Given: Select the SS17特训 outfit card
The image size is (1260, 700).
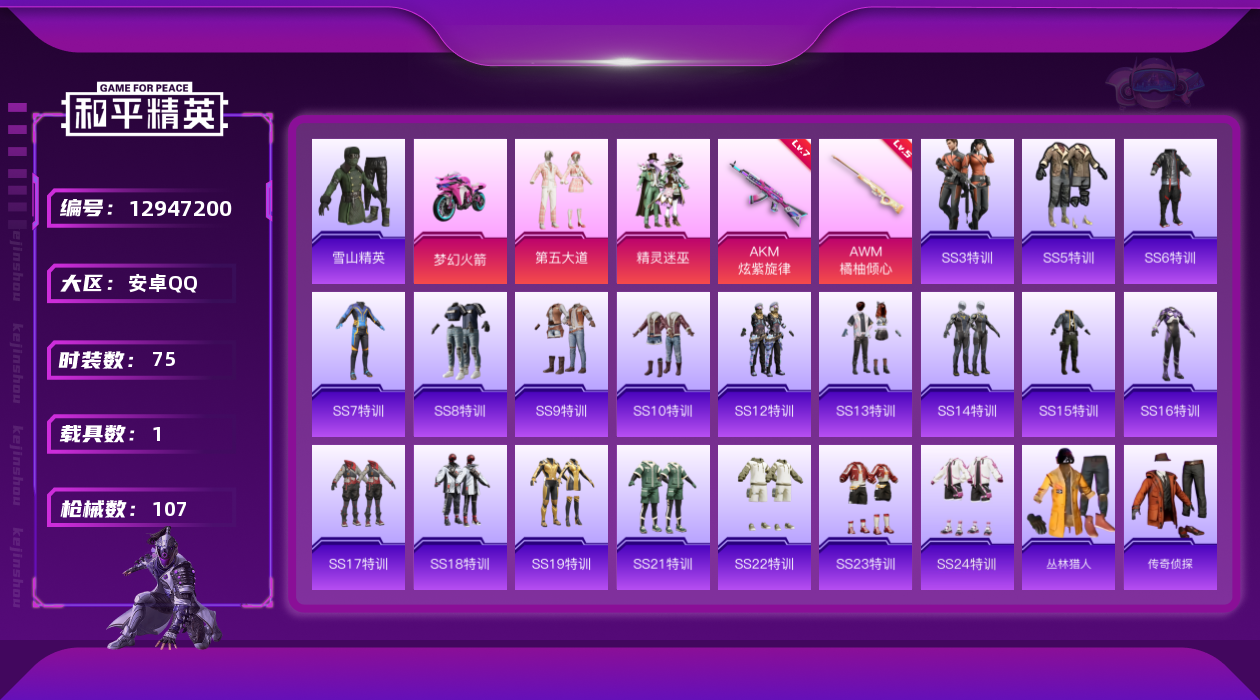Looking at the screenshot, I should pos(358,517).
